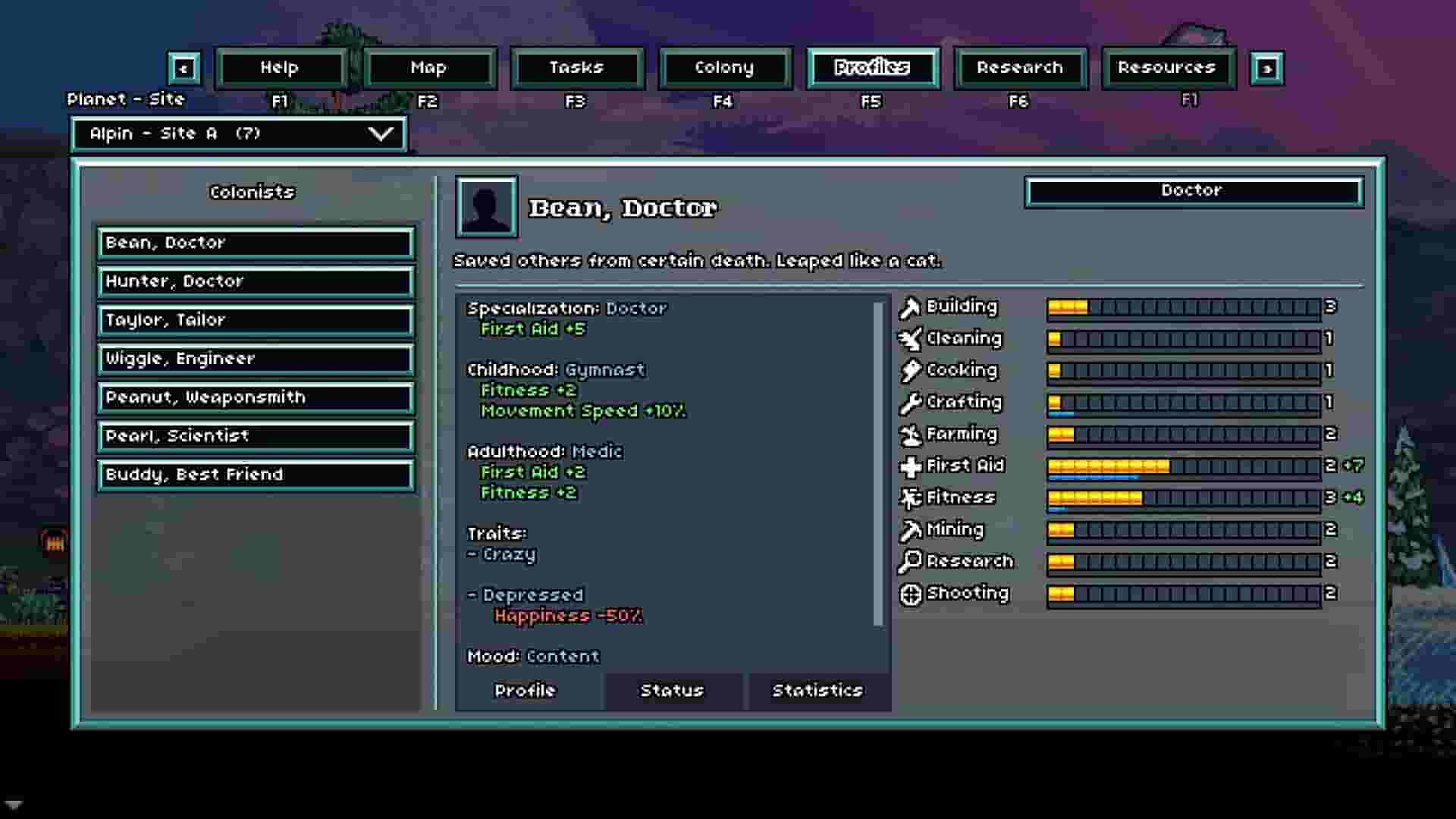Click the Cleaning skill icon
Image resolution: width=1456 pixels, height=819 pixels.
click(909, 338)
